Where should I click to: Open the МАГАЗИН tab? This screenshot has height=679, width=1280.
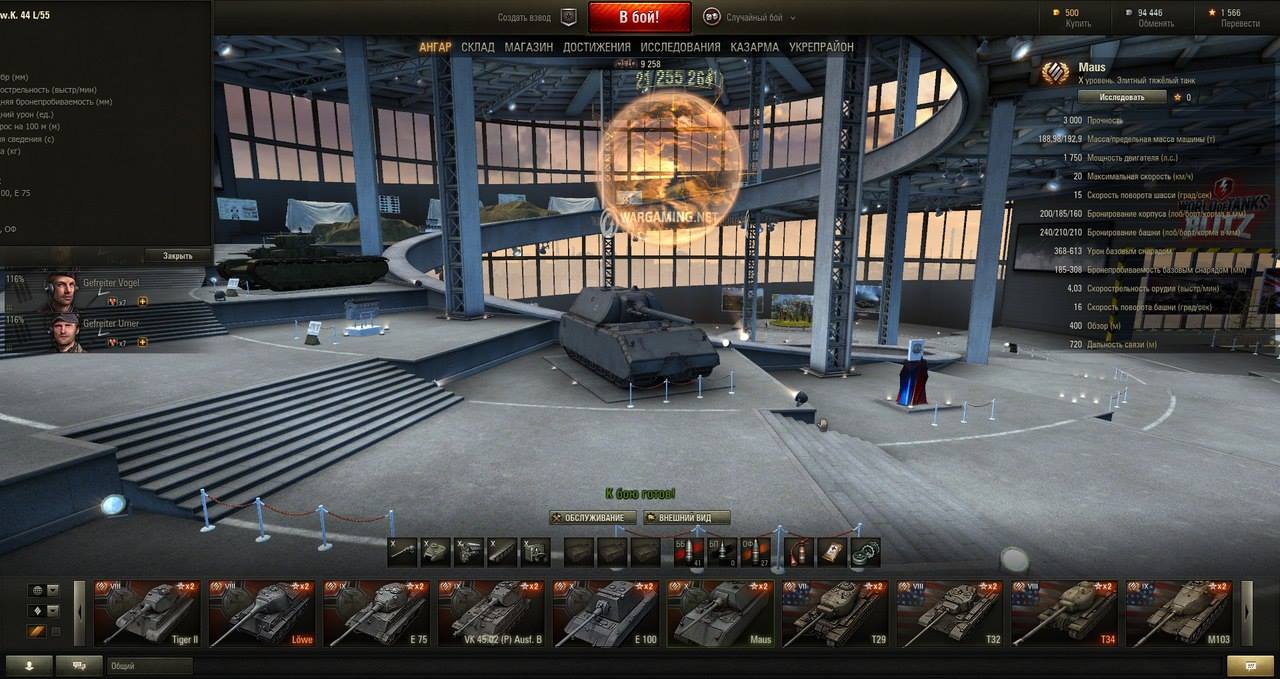coord(528,47)
